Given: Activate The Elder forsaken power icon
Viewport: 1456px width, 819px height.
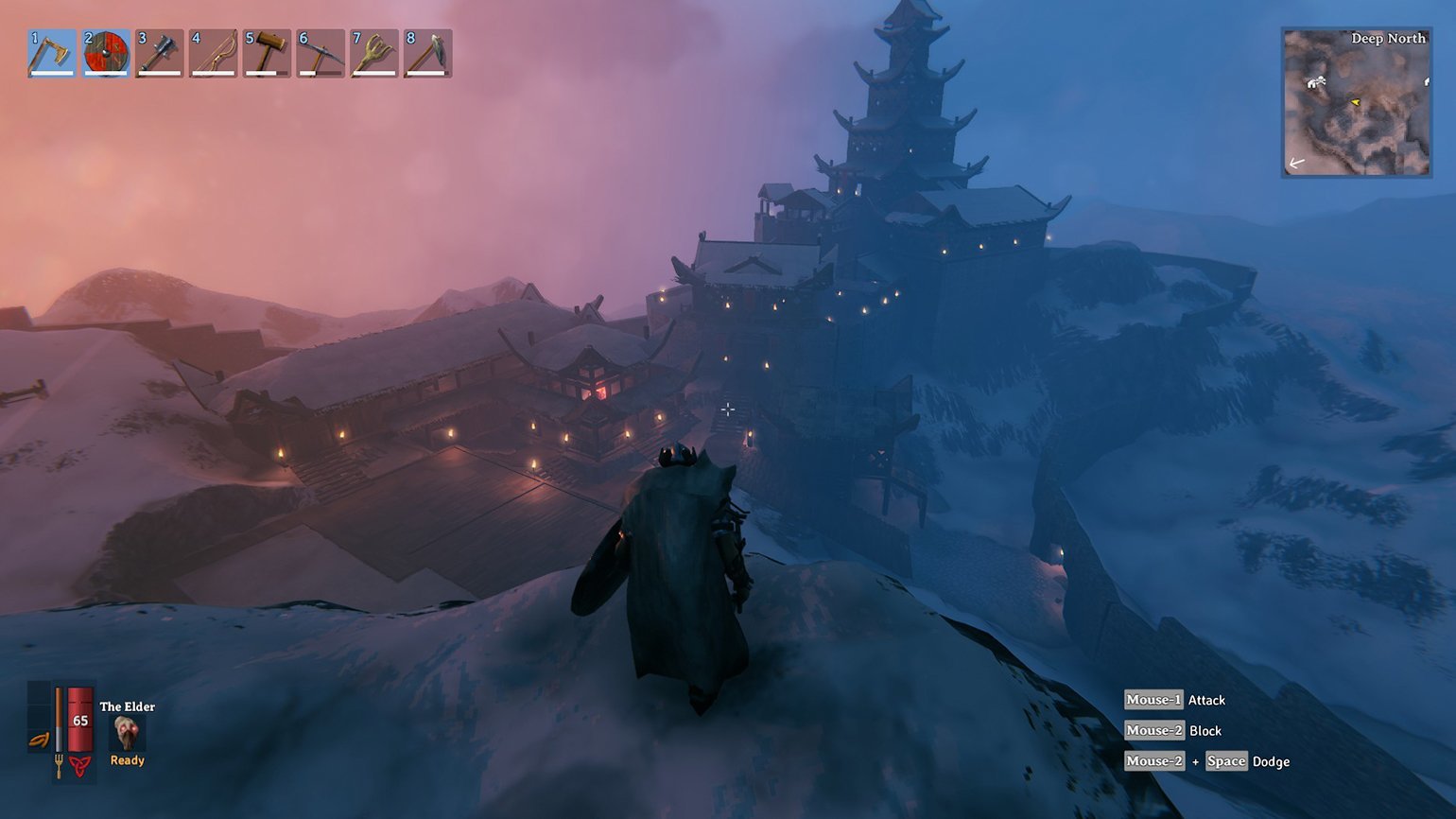Looking at the screenshot, I should tap(126, 733).
